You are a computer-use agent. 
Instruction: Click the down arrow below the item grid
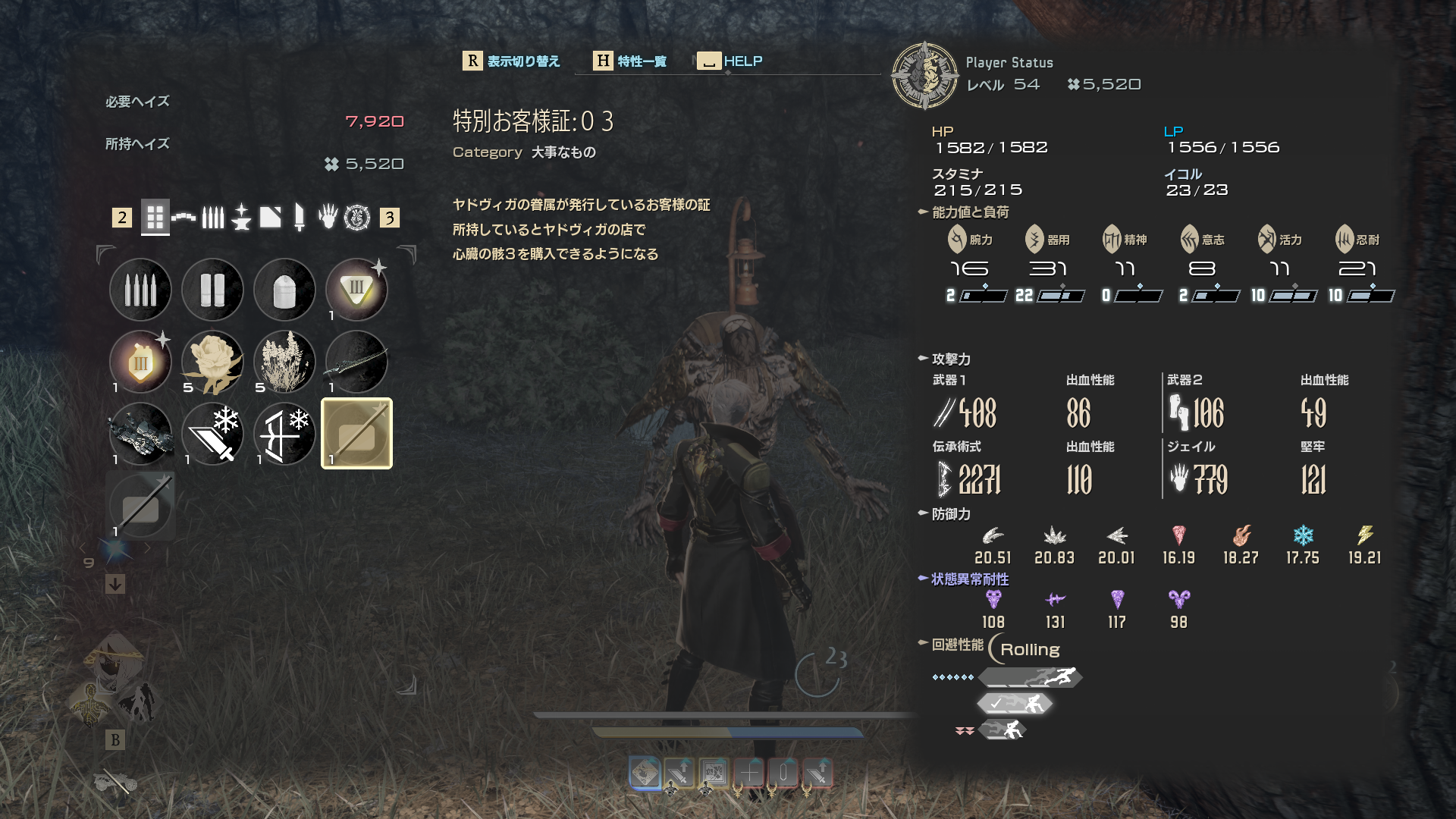click(115, 584)
